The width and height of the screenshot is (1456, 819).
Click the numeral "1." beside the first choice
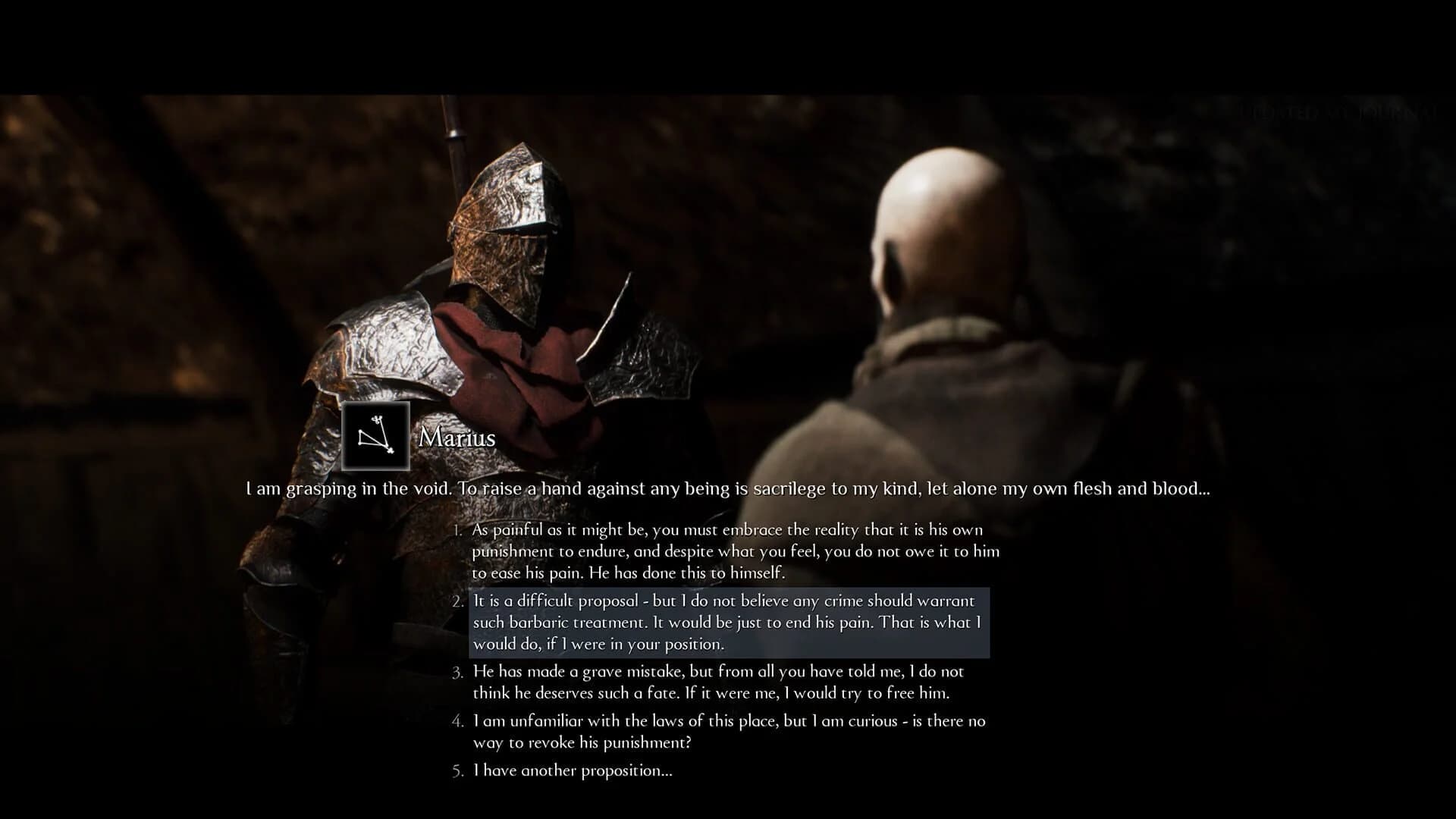(x=457, y=530)
